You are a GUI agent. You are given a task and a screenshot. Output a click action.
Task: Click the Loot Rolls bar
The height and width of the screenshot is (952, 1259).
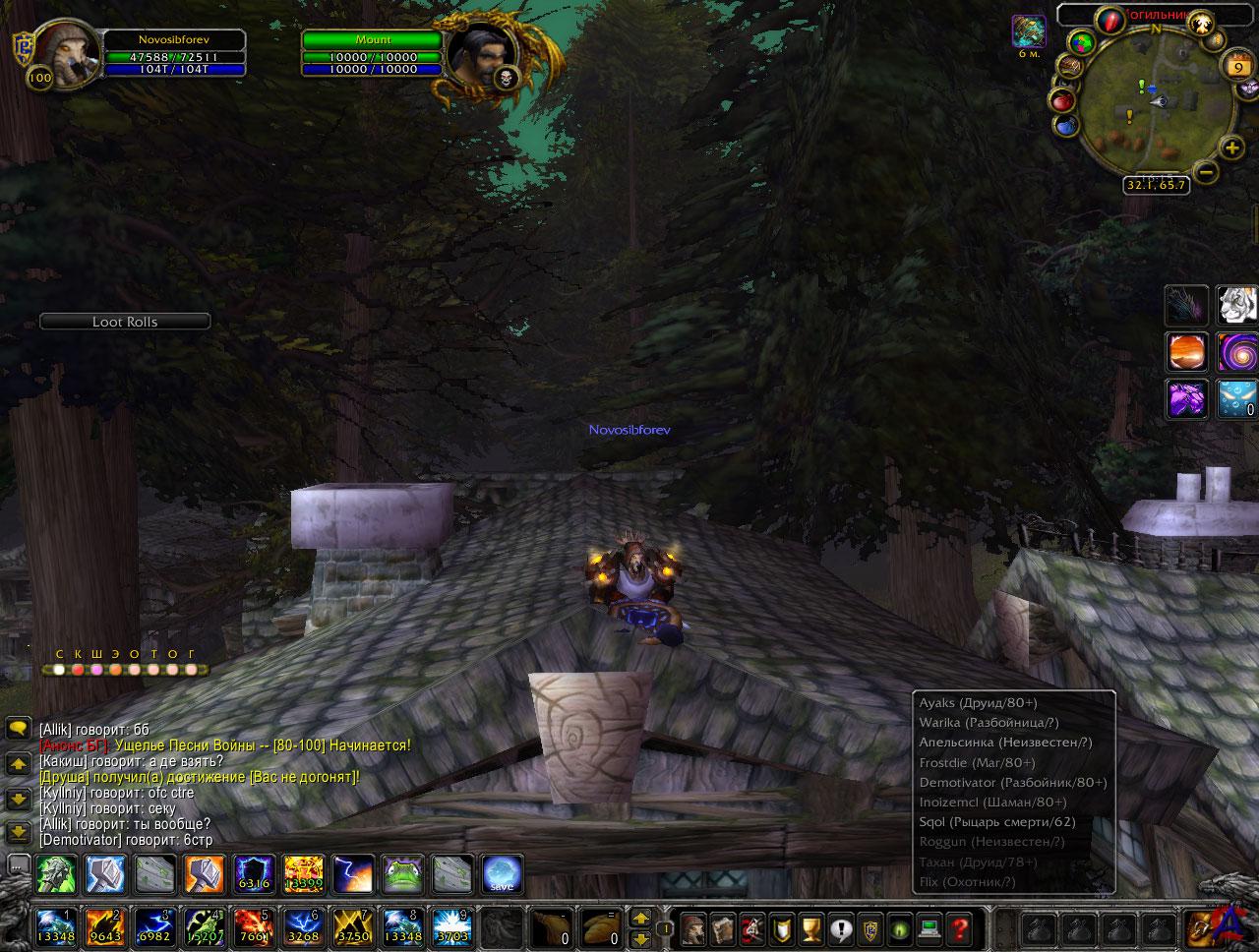tap(125, 322)
